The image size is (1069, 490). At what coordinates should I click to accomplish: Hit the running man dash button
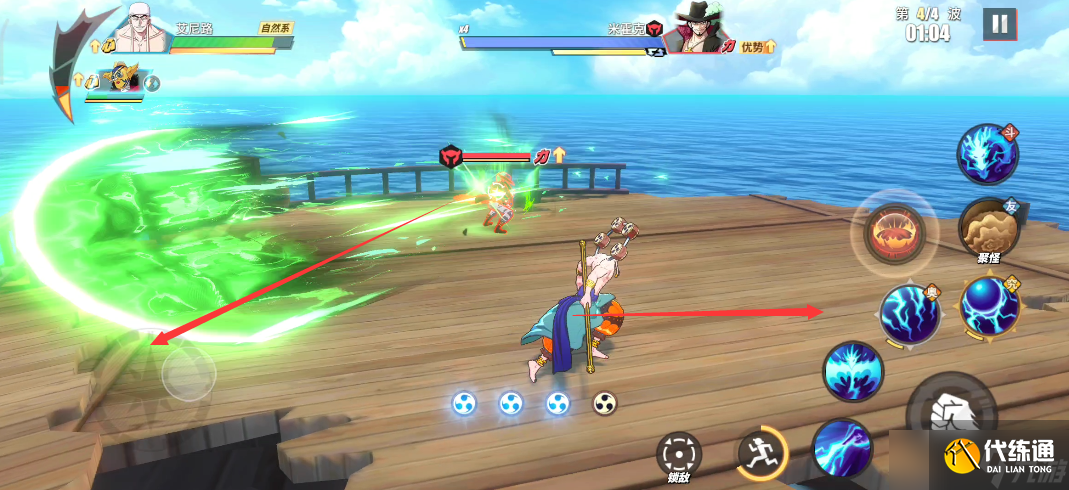761,455
